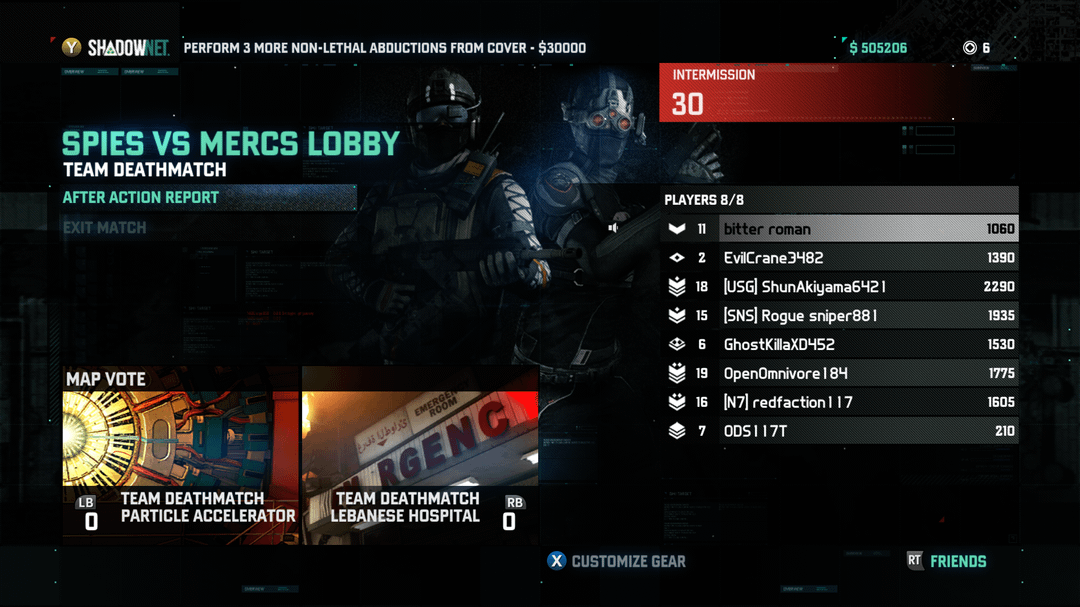Open the After Action Report
Image resolution: width=1080 pixels, height=607 pixels.
pos(140,198)
